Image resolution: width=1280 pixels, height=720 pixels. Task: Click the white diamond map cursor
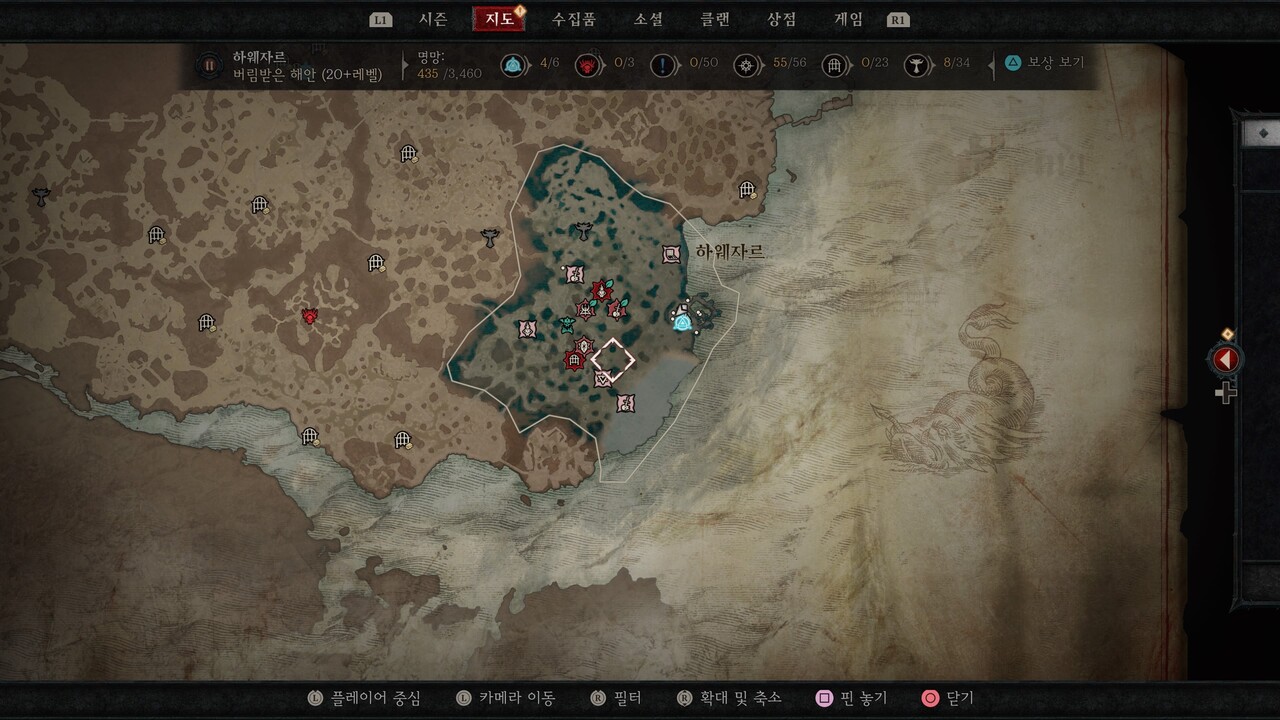613,359
